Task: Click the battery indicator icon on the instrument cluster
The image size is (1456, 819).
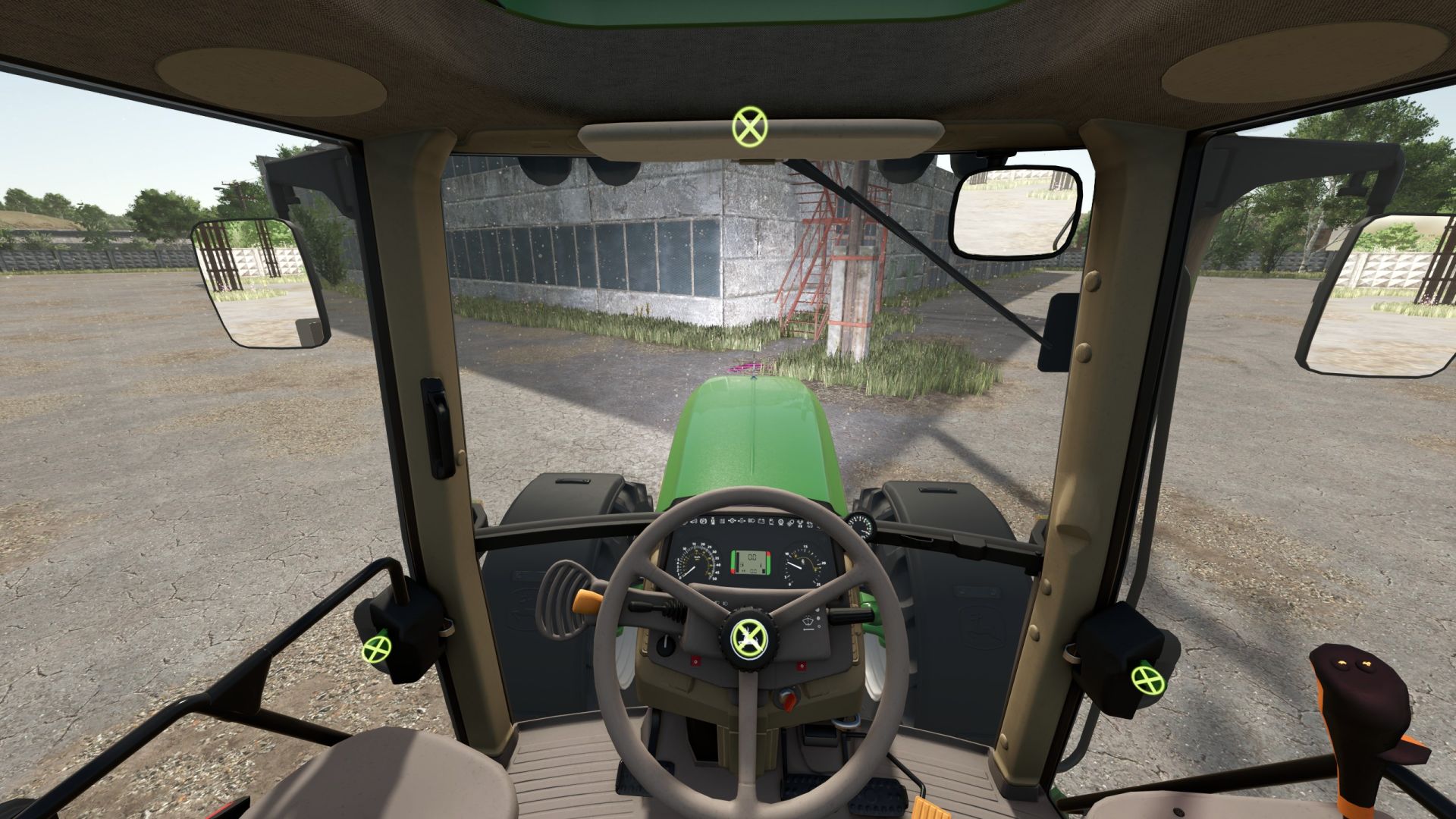Action: click(x=762, y=522)
